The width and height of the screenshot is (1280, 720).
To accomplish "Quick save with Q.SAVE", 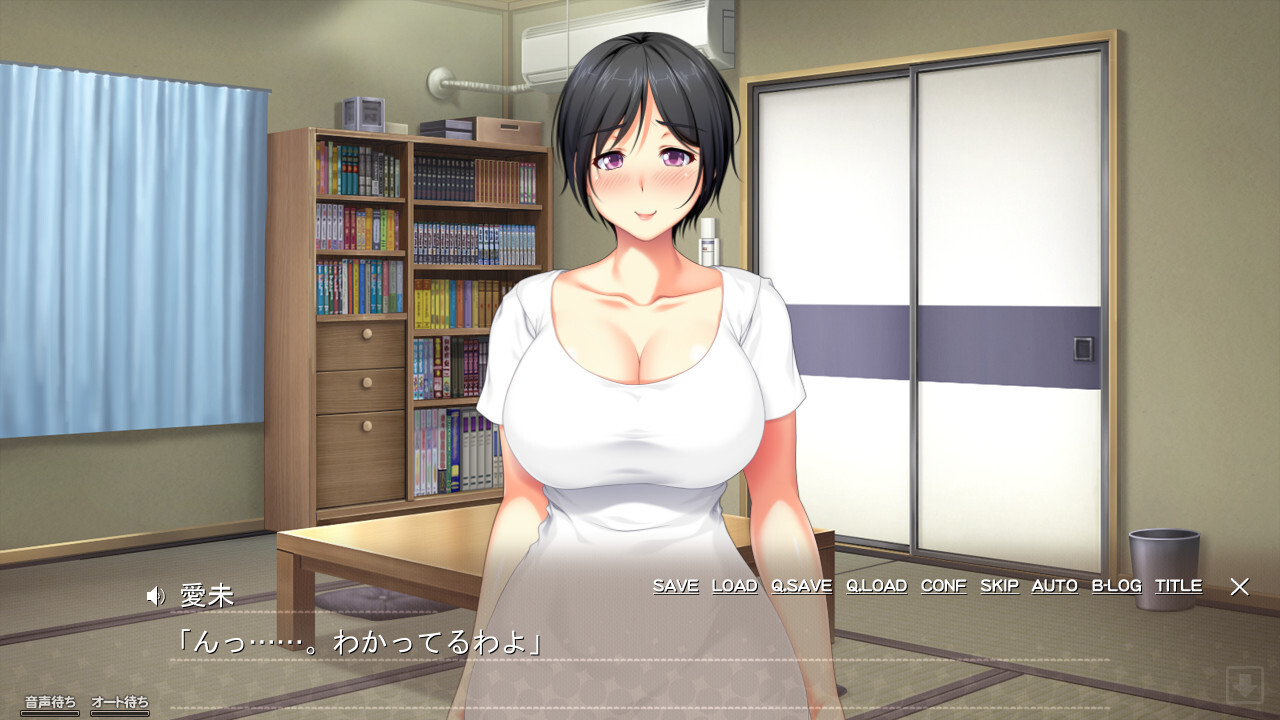I will point(801,586).
